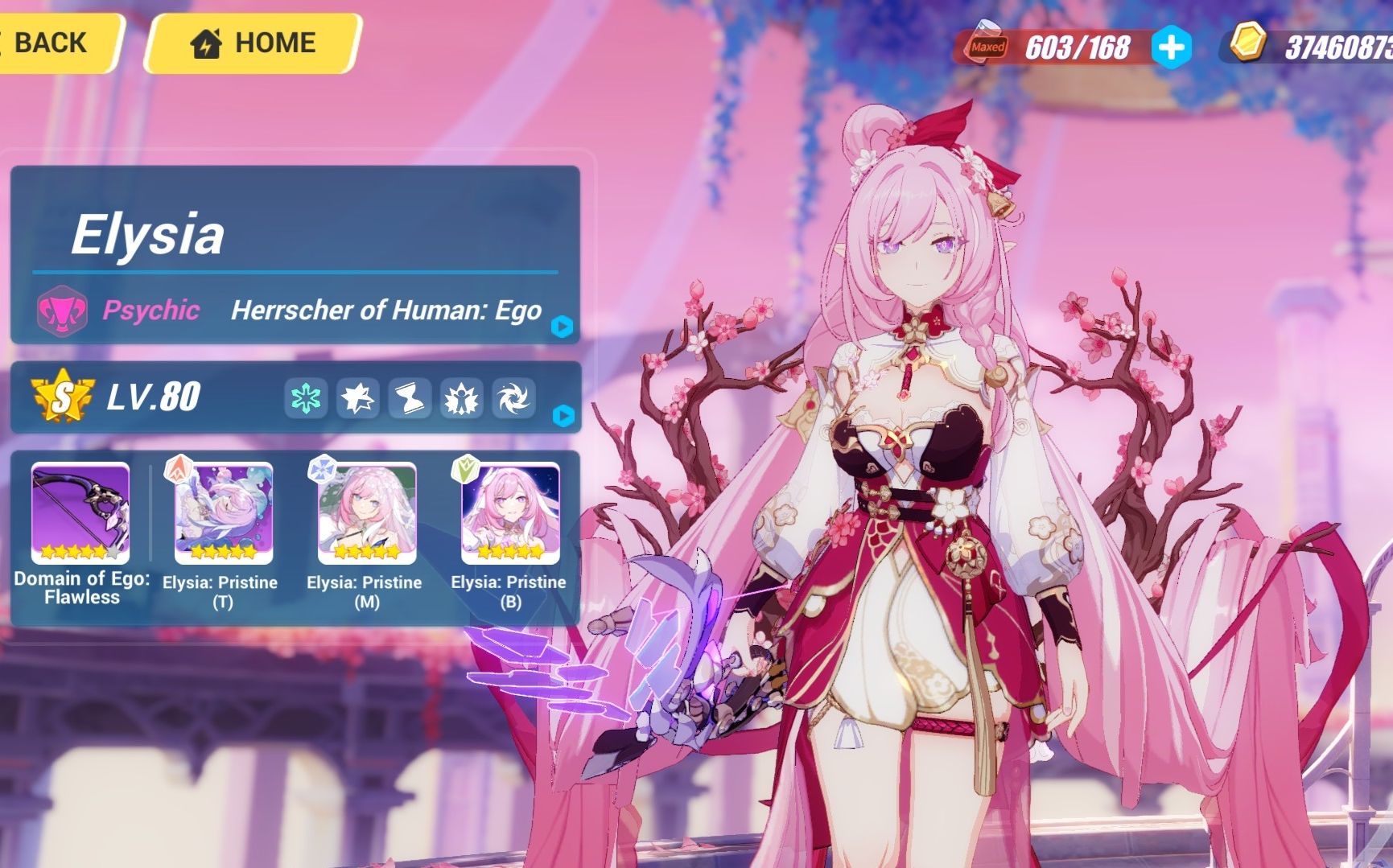Click the BACK tab
The width and height of the screenshot is (1393, 868).
[52, 42]
